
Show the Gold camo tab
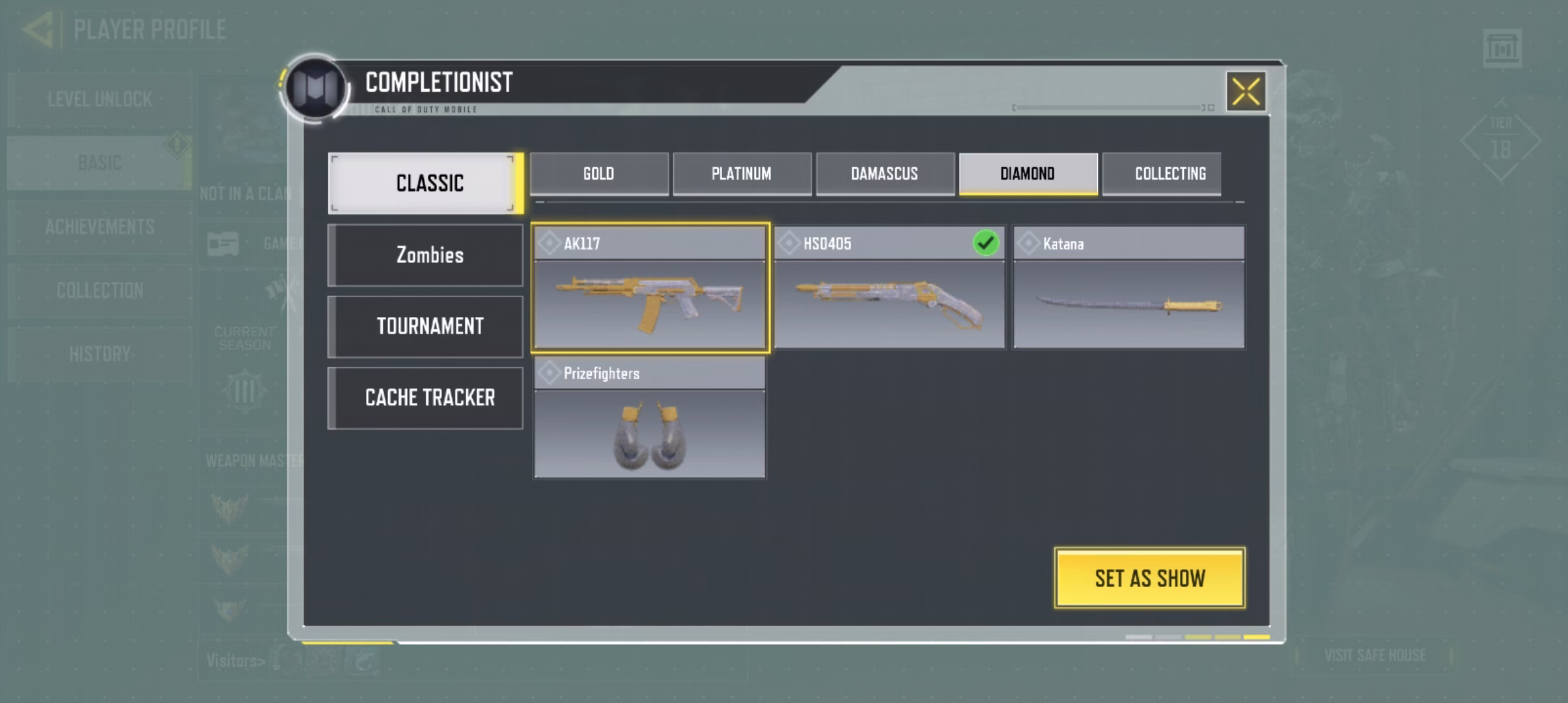click(x=598, y=174)
